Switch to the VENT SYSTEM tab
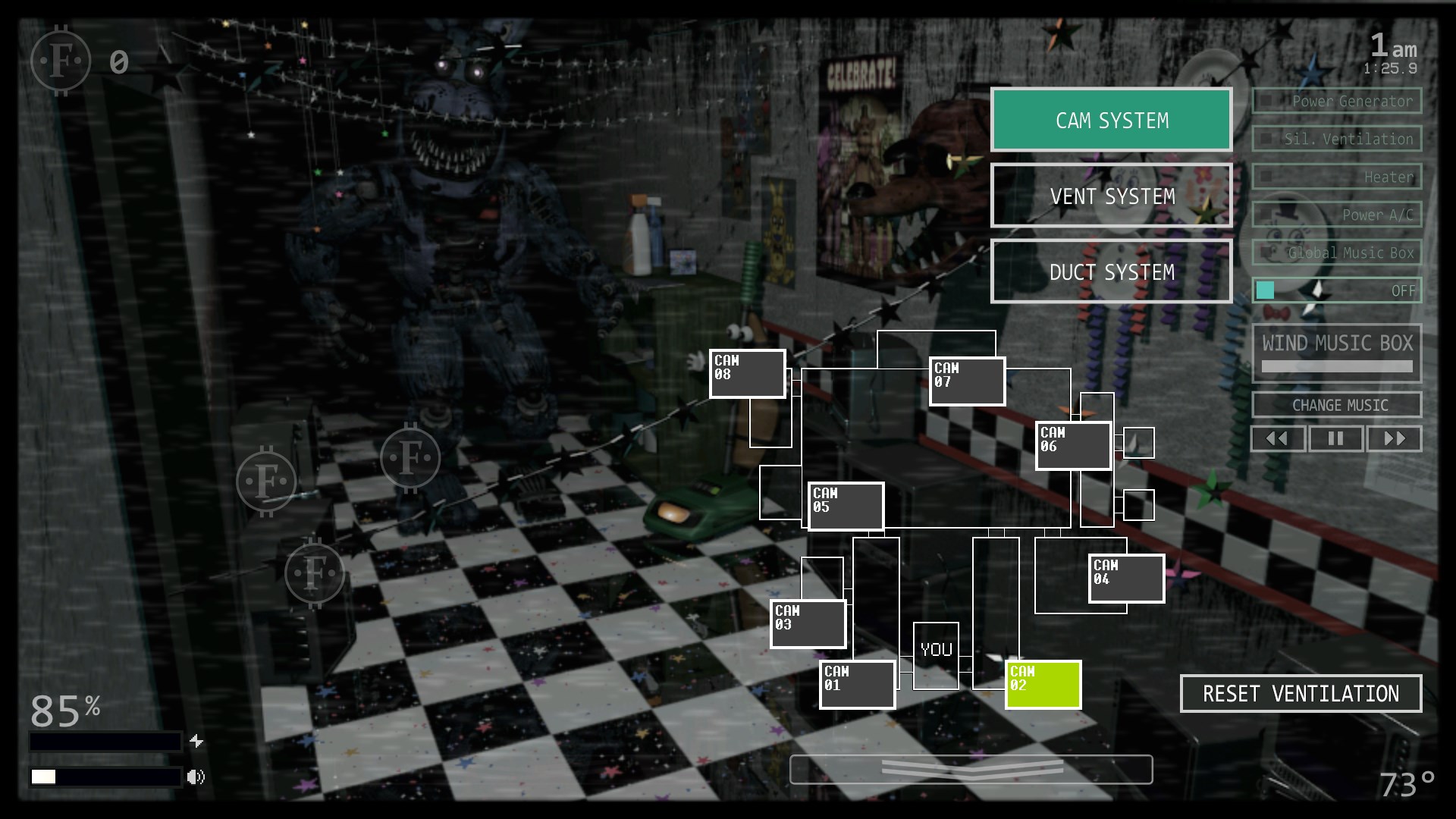 1111,196
